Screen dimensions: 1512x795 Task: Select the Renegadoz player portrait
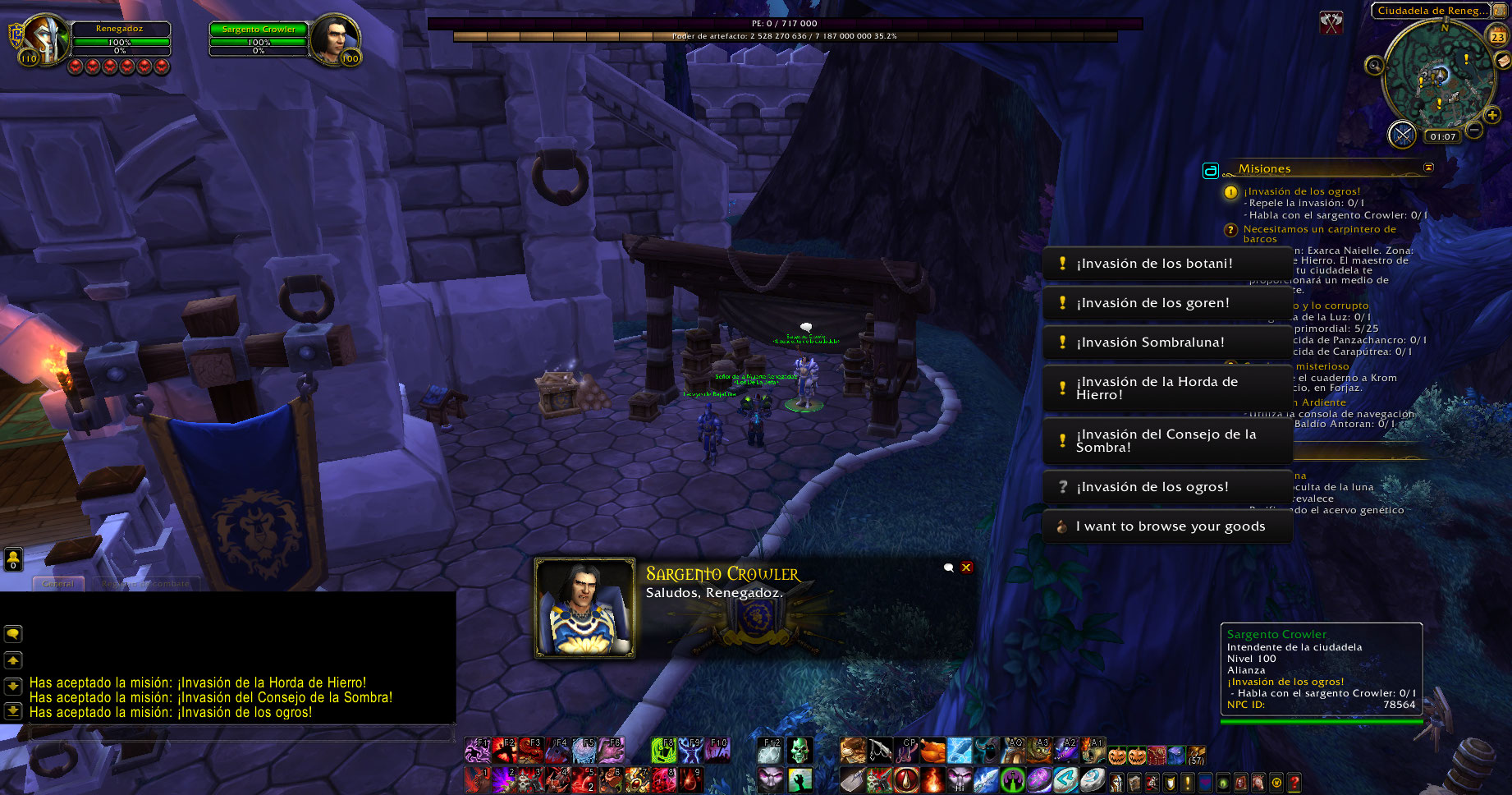pos(45,39)
